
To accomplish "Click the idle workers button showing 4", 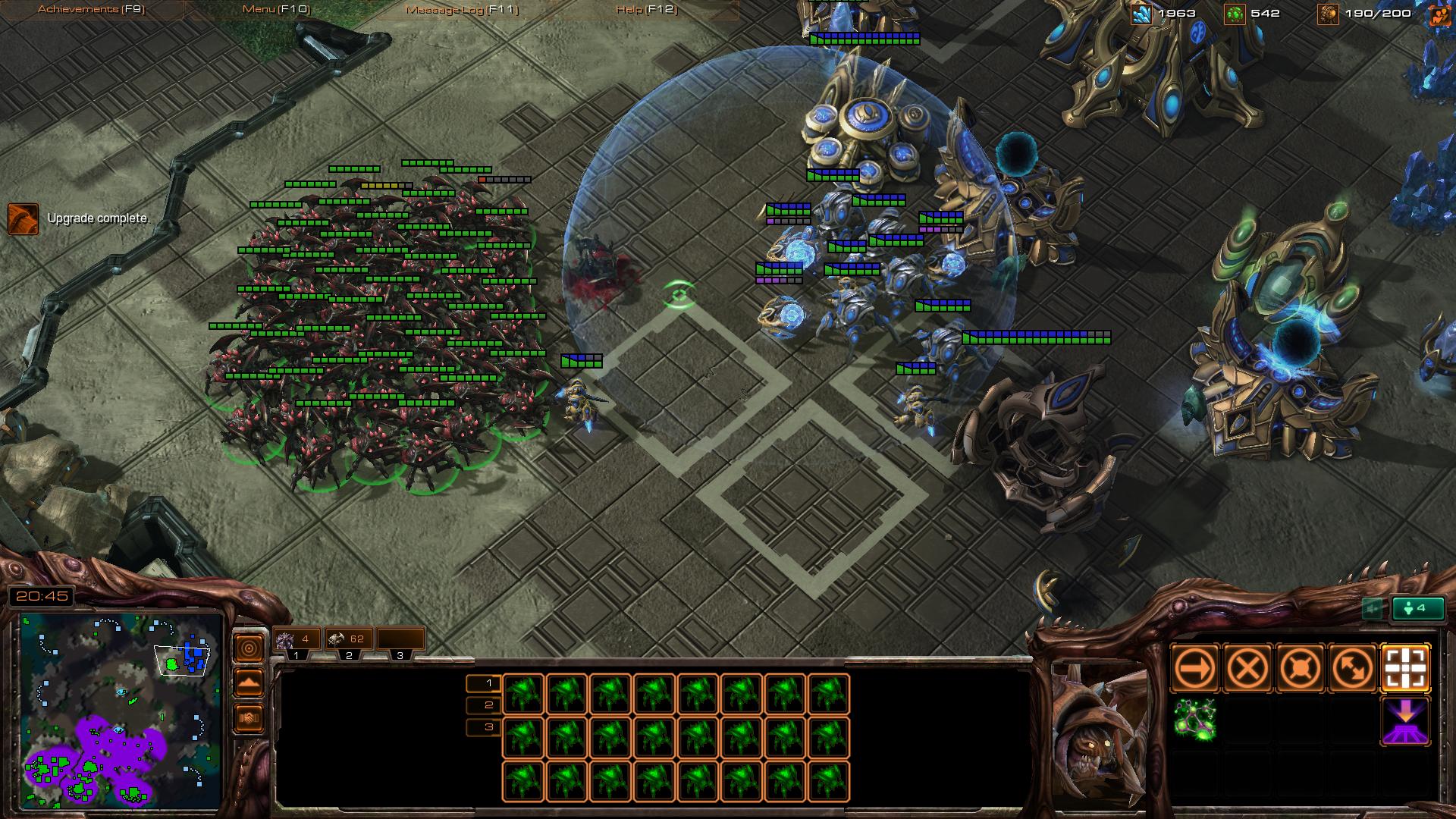I will (1416, 608).
